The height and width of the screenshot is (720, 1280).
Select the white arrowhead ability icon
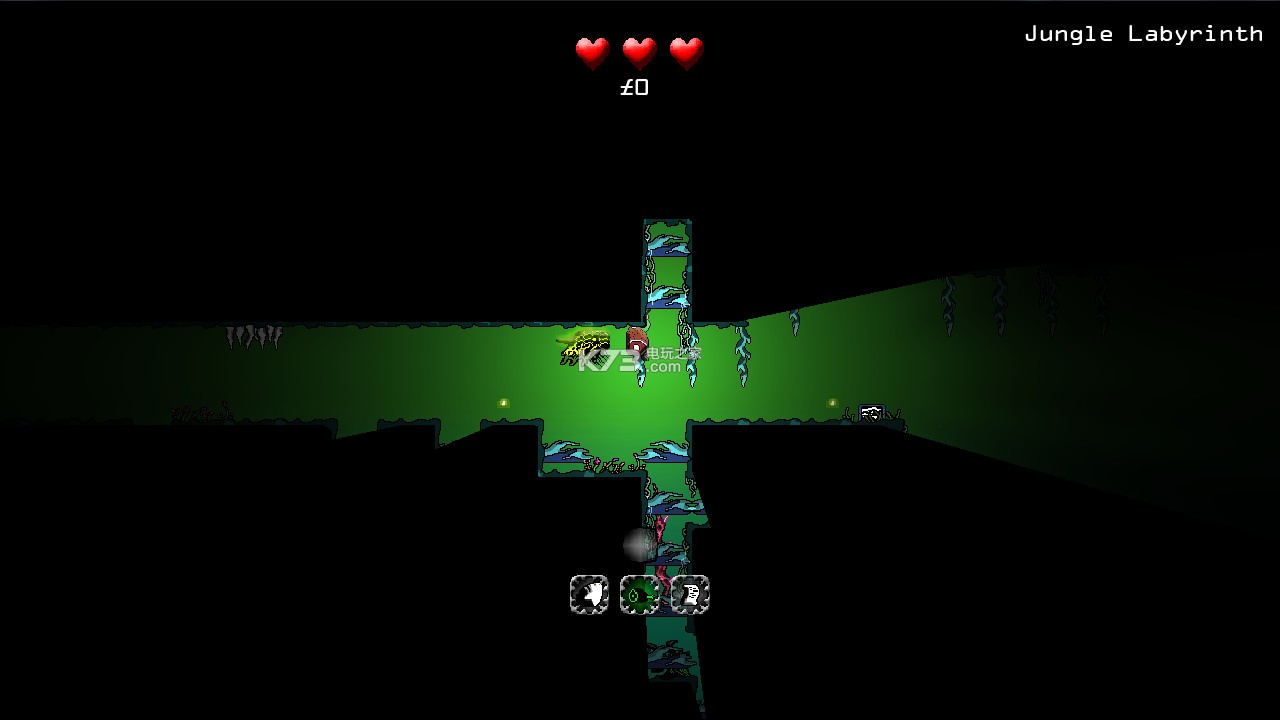pyautogui.click(x=589, y=594)
